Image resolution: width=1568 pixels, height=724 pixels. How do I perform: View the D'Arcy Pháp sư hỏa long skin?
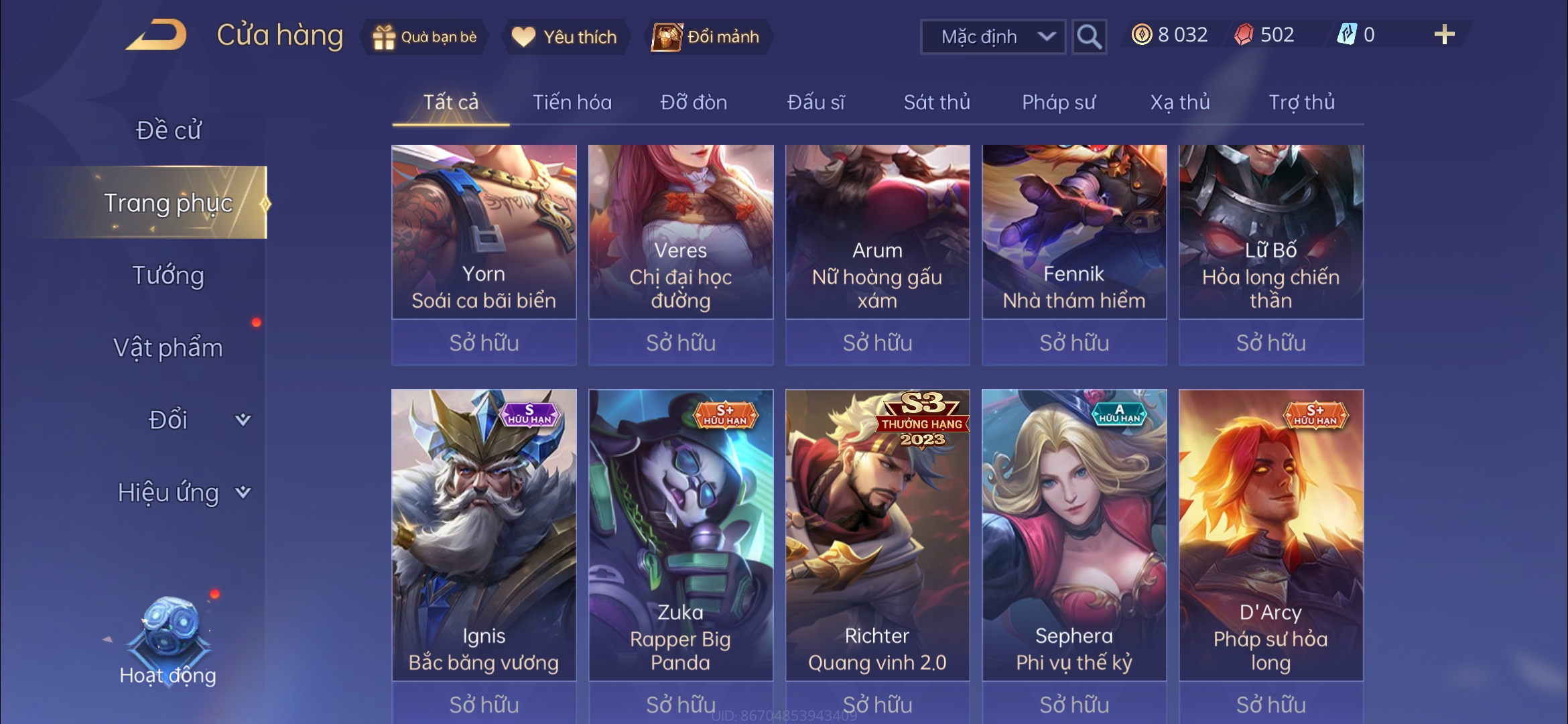(x=1271, y=535)
